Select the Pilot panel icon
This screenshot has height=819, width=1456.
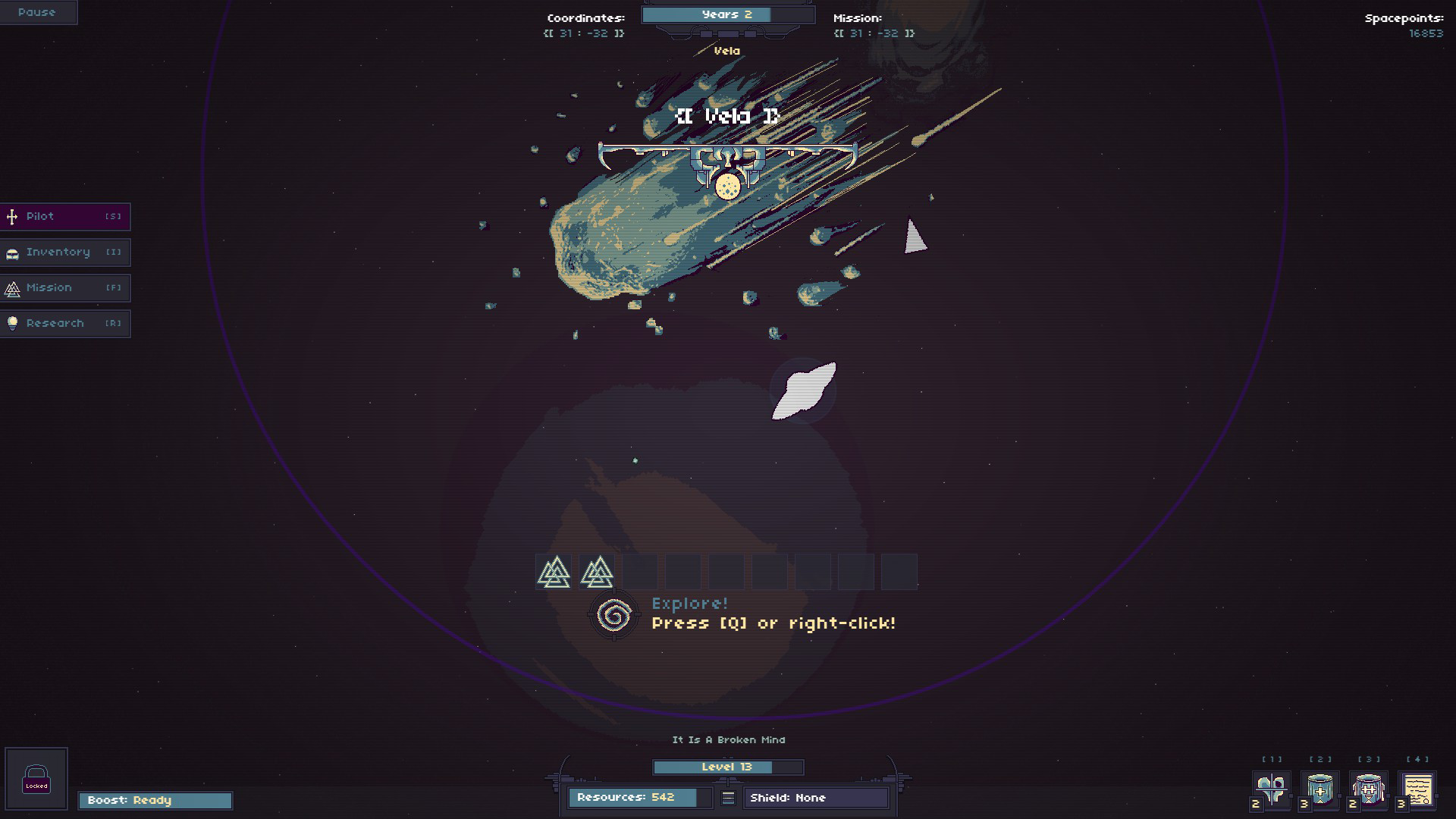pyautogui.click(x=11, y=216)
